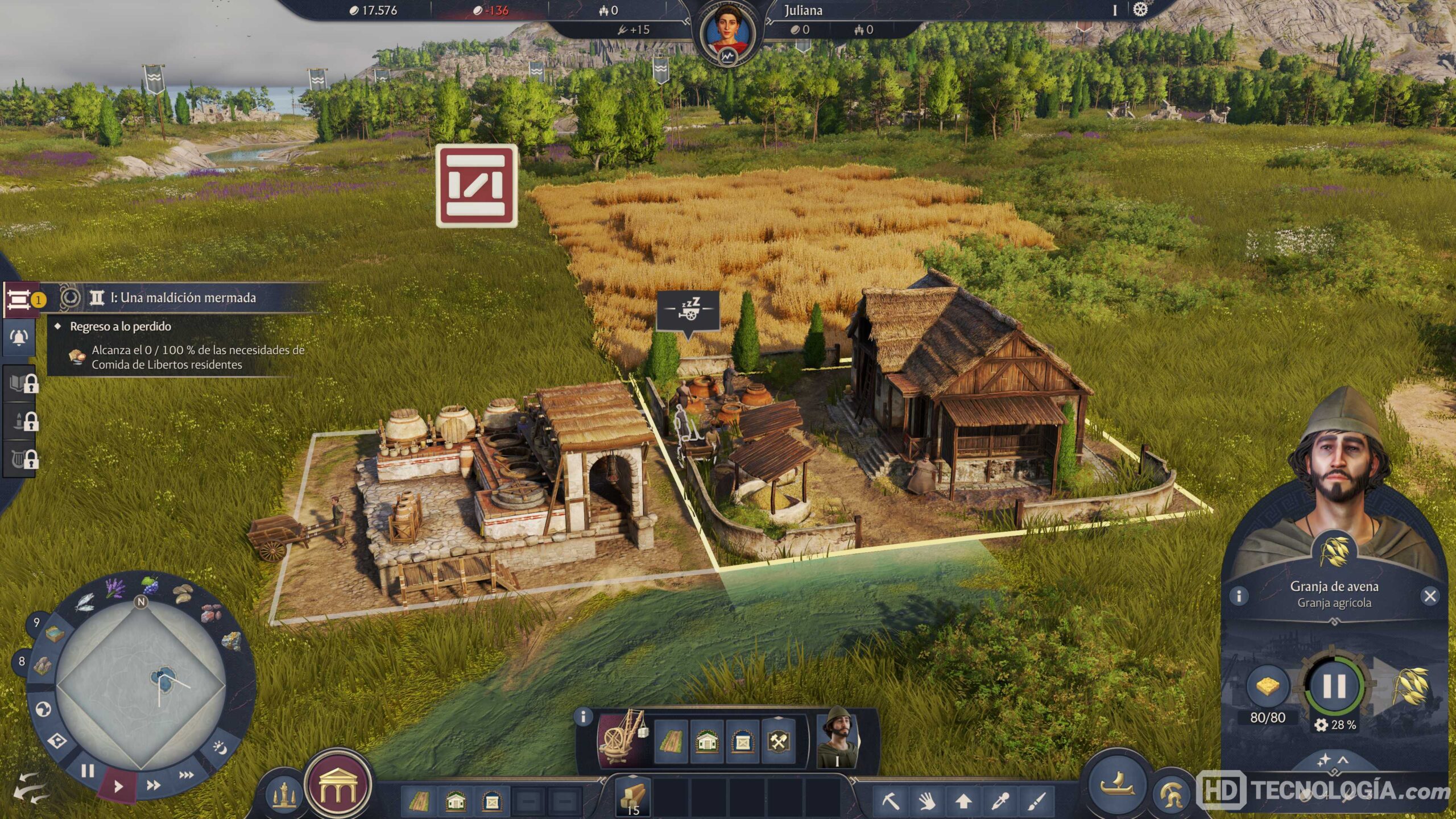The width and height of the screenshot is (1456, 819).
Task: Pause the game speed
Action: 87,771
